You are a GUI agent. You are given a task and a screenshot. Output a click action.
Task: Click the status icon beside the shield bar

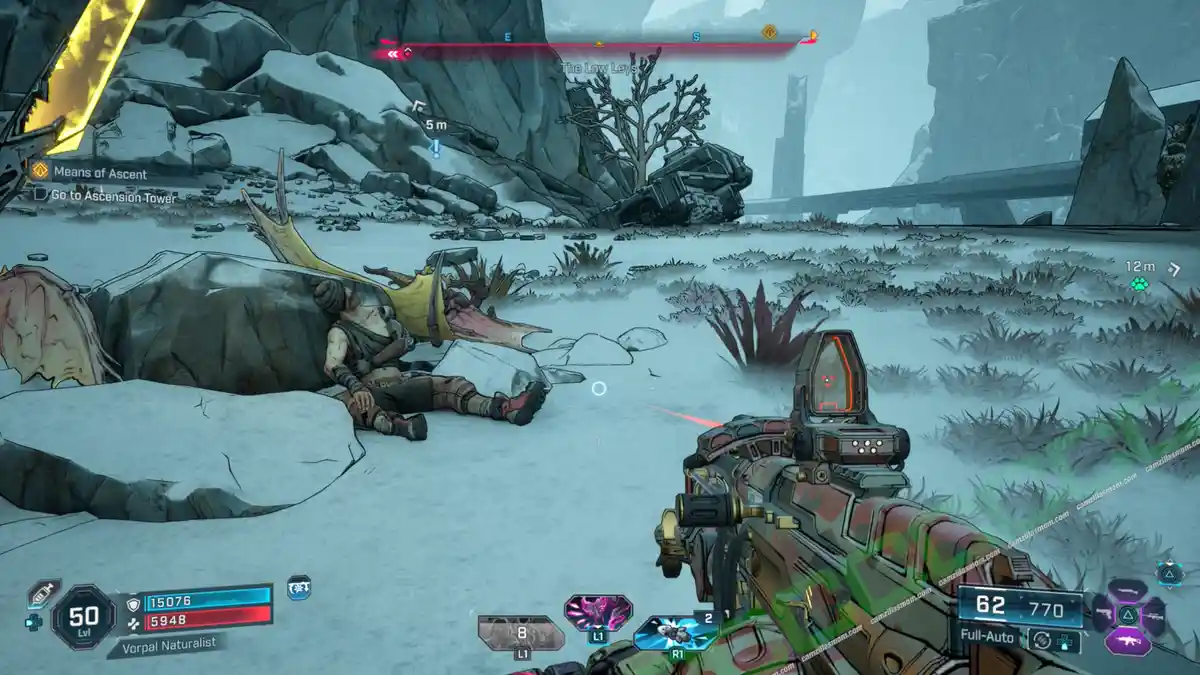pos(298,589)
